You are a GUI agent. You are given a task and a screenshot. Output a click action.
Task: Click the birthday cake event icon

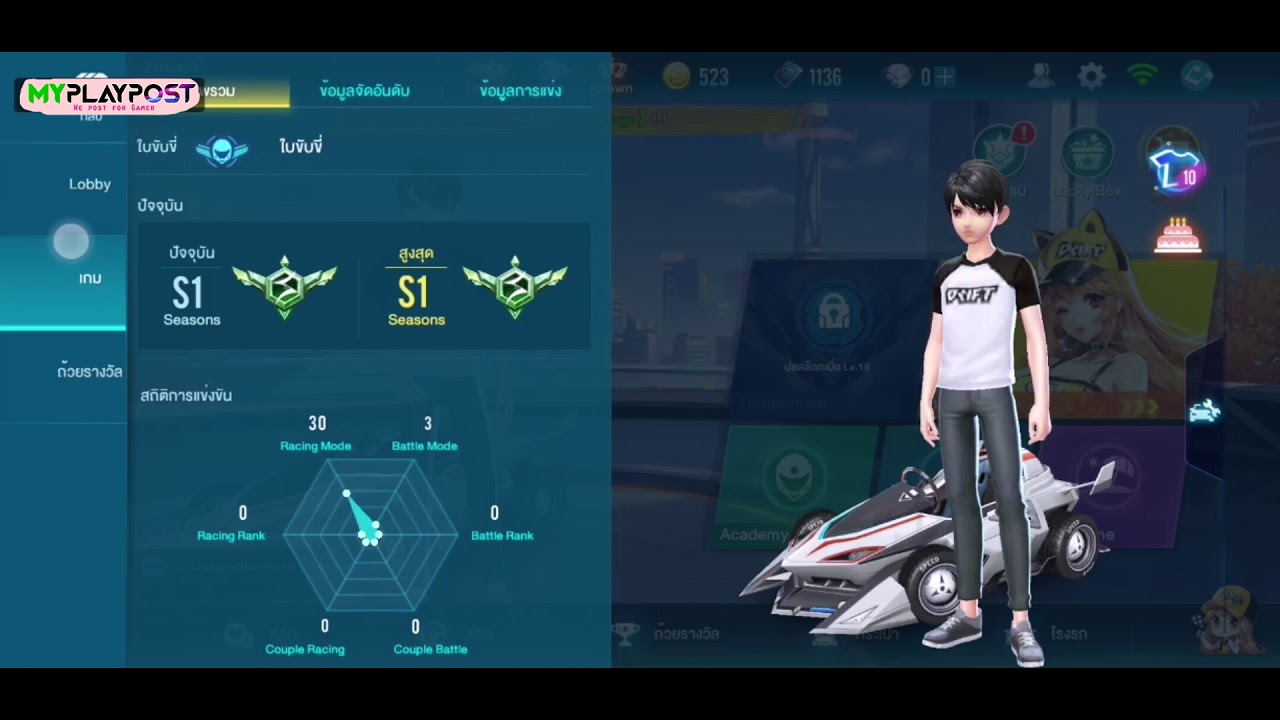pyautogui.click(x=1177, y=236)
